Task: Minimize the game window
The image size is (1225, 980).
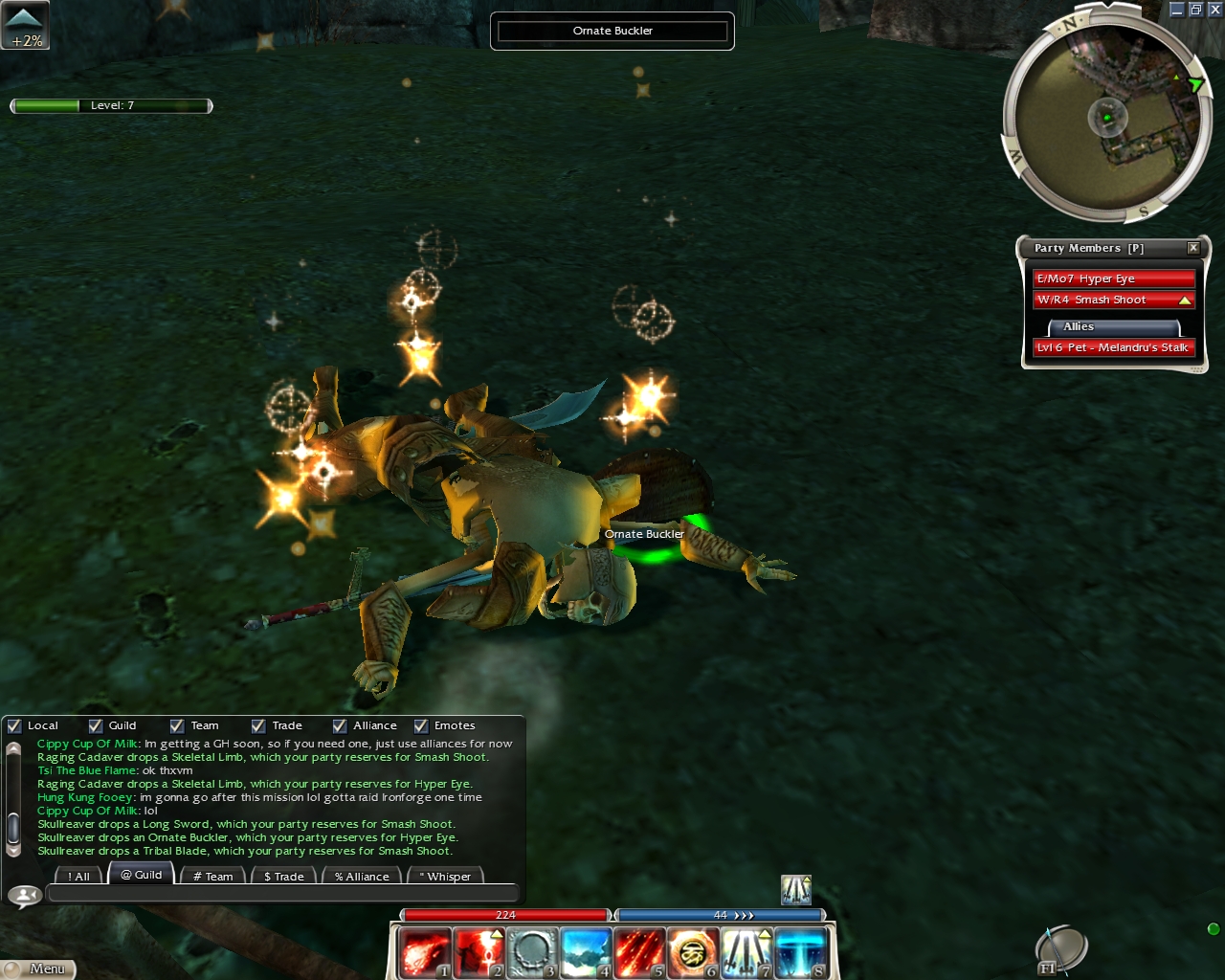Action: 1177,10
